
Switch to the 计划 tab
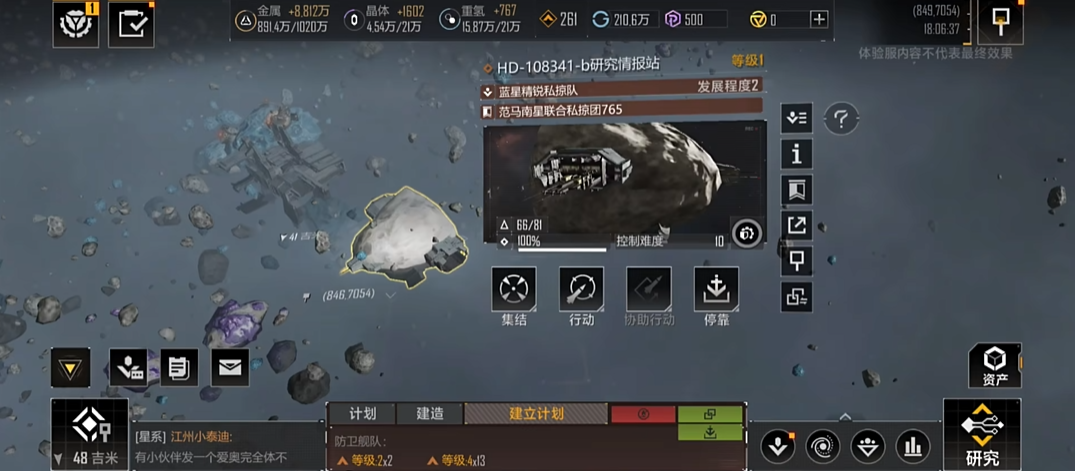(x=362, y=413)
